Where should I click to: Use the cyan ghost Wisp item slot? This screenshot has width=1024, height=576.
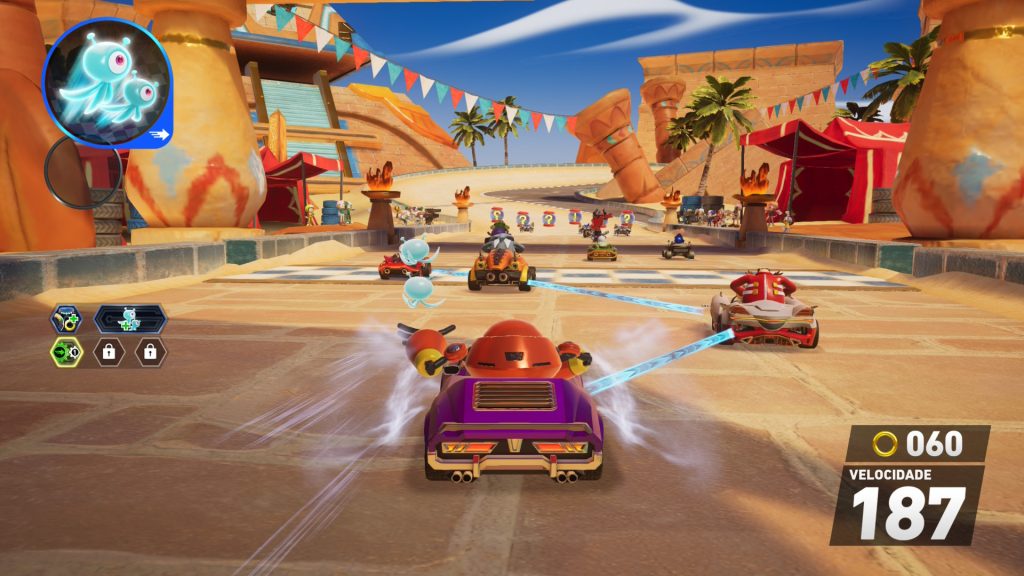pyautogui.click(x=107, y=83)
